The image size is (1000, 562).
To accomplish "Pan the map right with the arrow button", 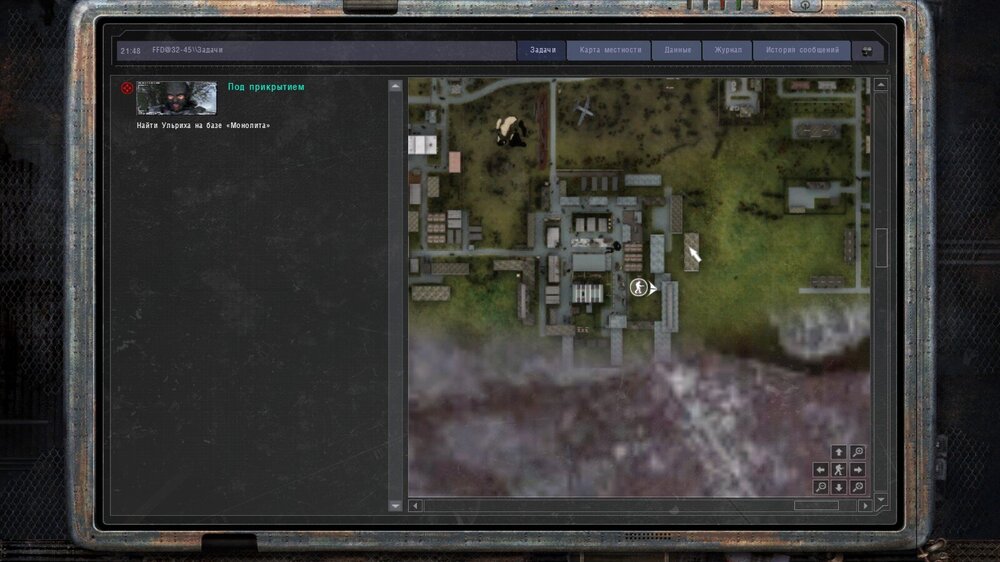I will [857, 470].
